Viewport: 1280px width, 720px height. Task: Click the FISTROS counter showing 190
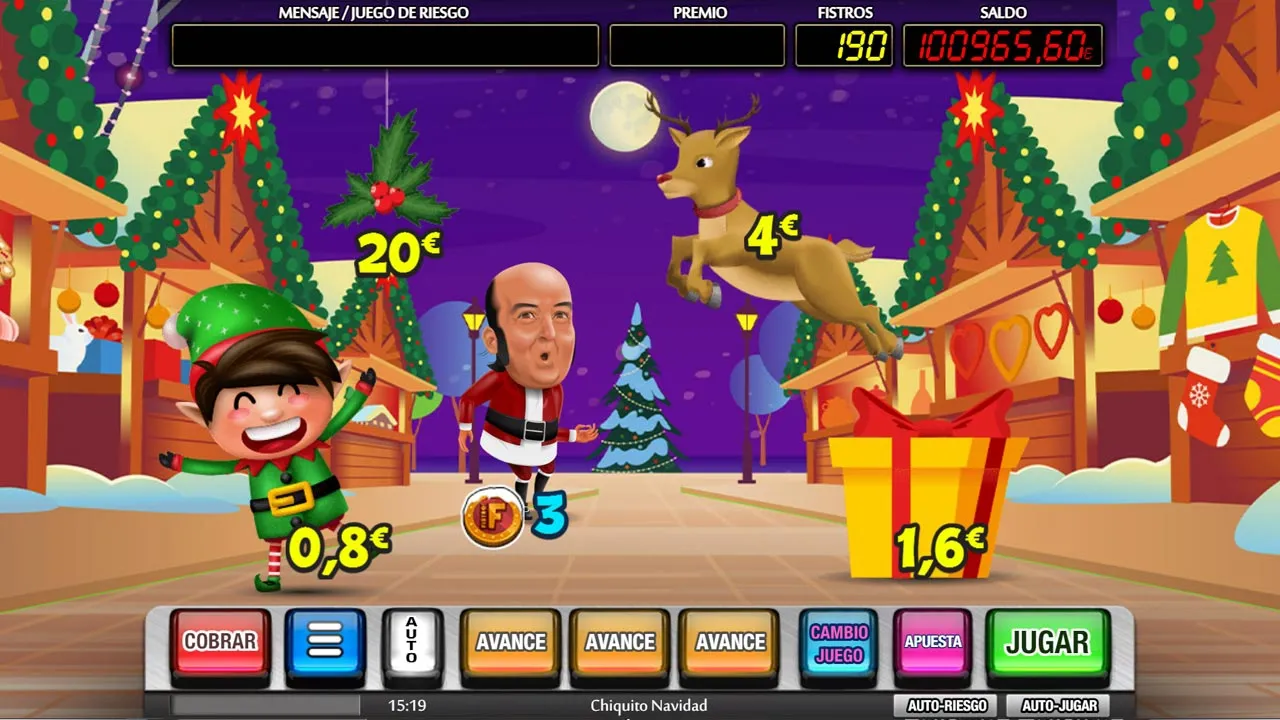845,44
